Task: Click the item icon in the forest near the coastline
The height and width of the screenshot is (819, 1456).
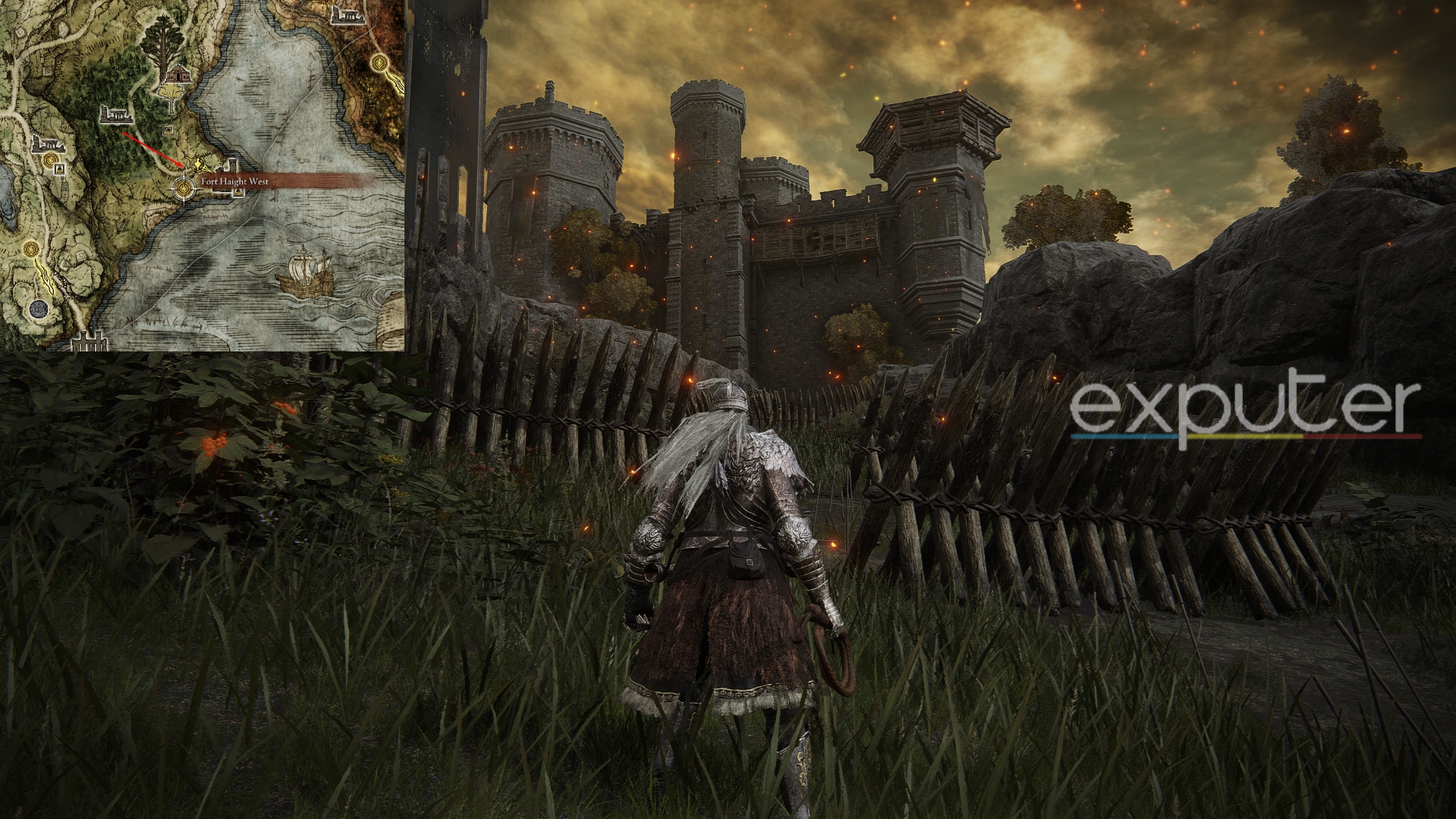Action: (168, 130)
